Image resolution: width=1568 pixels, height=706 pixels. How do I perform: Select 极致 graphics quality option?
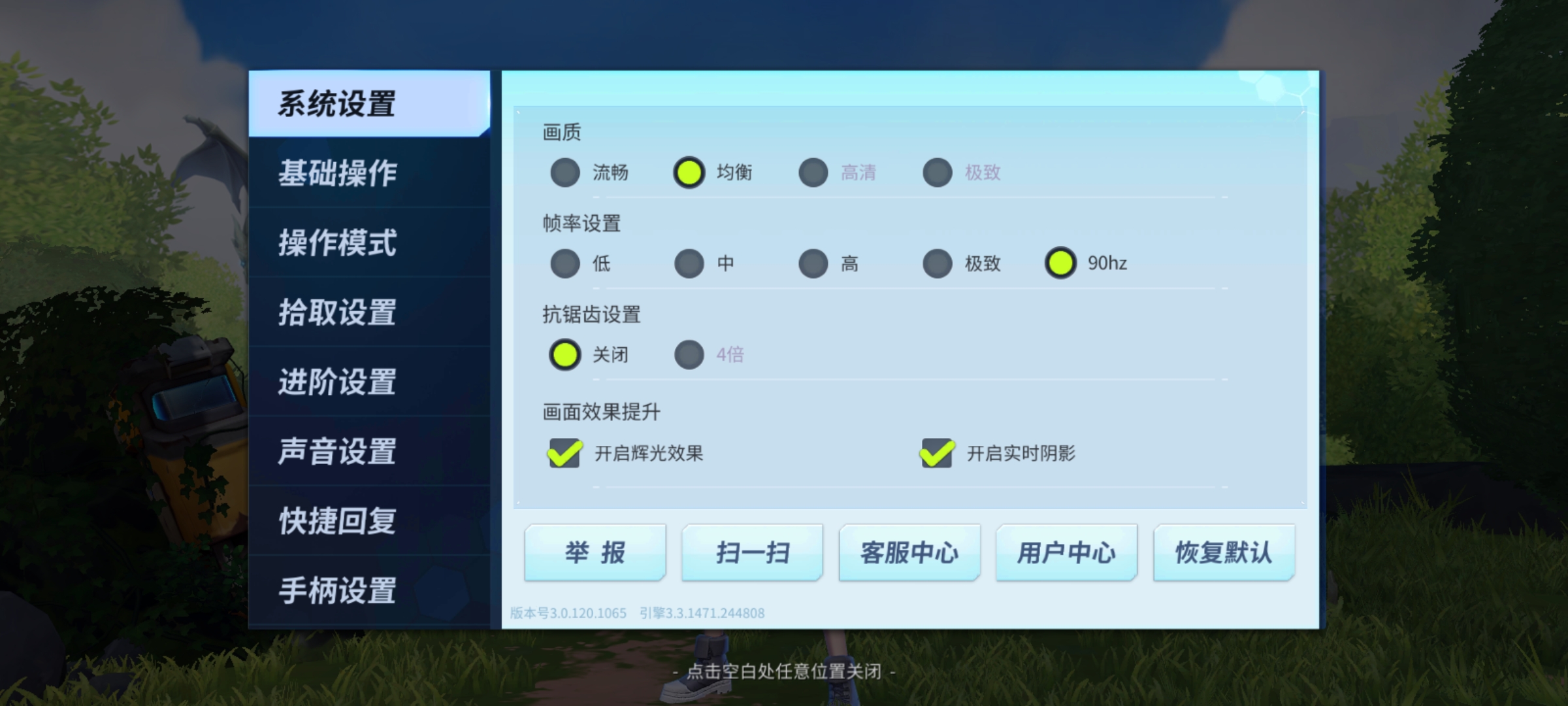(x=937, y=173)
